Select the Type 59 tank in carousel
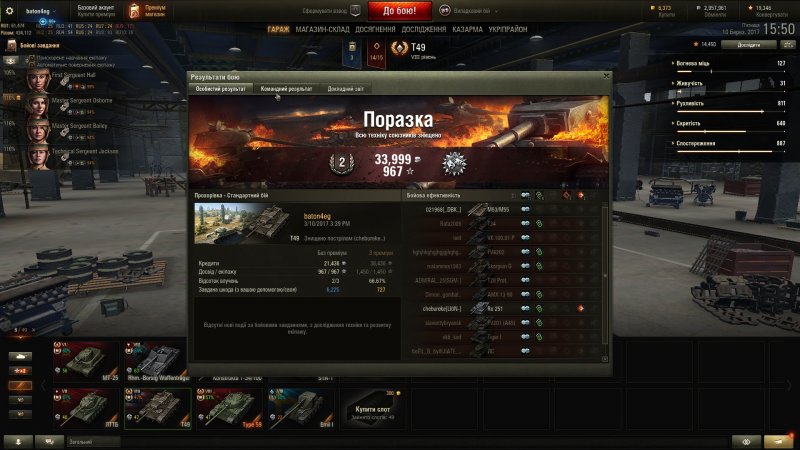Image resolution: width=800 pixels, height=450 pixels. point(229,406)
